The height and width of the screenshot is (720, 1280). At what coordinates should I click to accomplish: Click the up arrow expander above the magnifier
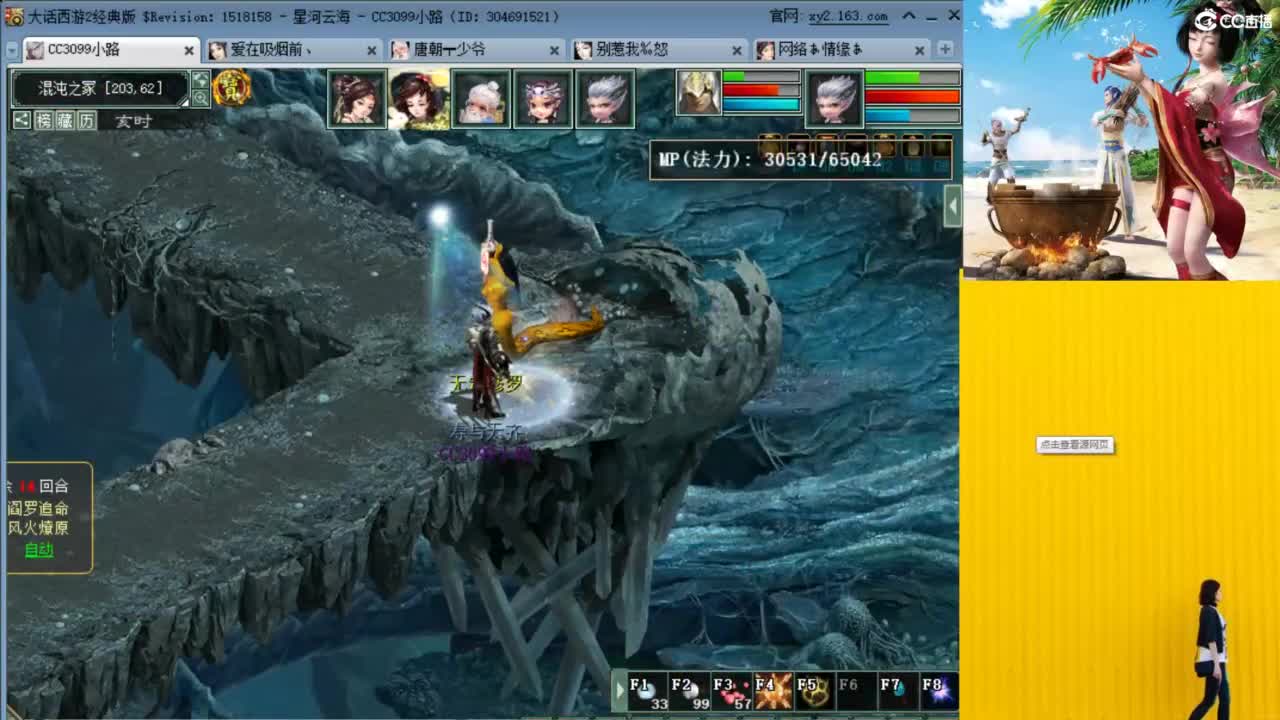(199, 79)
